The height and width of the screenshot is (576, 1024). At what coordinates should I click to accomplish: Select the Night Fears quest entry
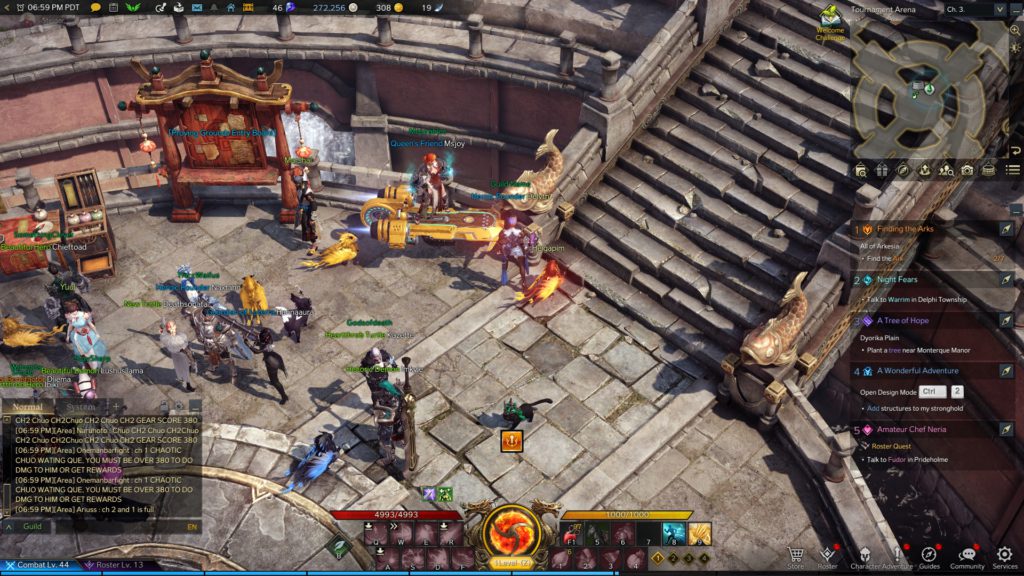(x=897, y=280)
